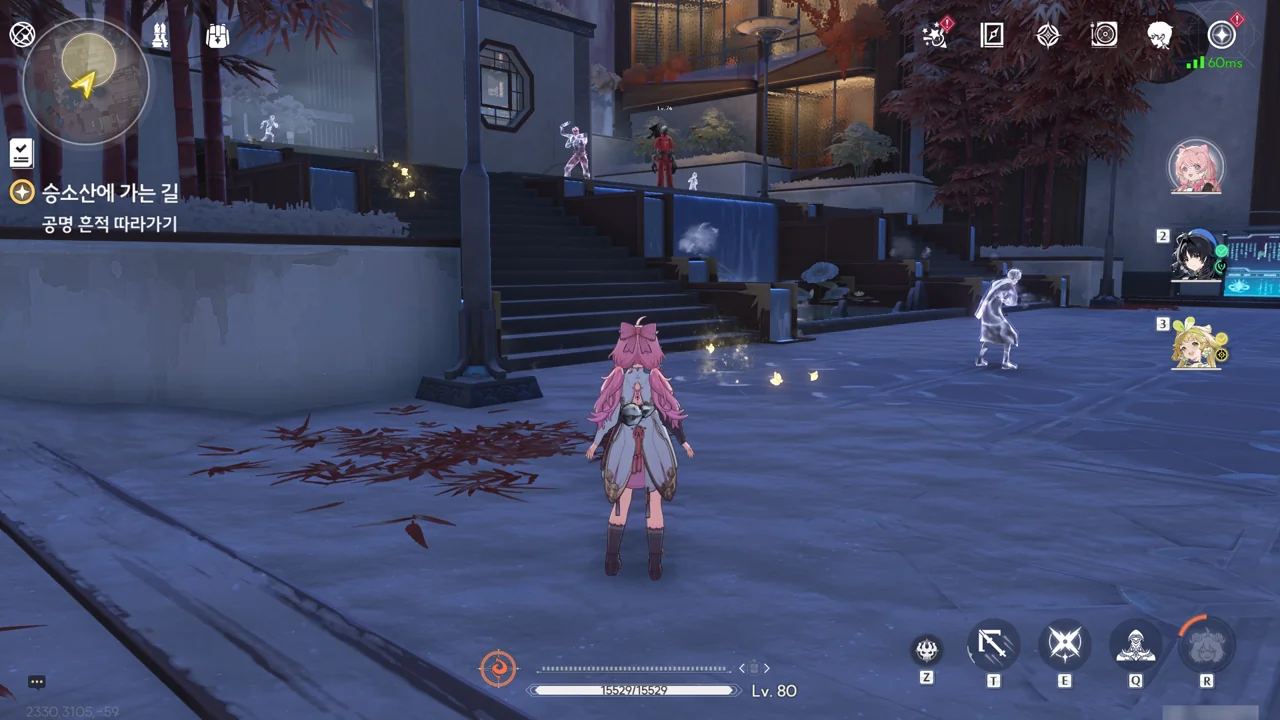The image size is (1280, 720).
Task: Switch to the dark-haired character in slot 2
Action: (x=1196, y=256)
